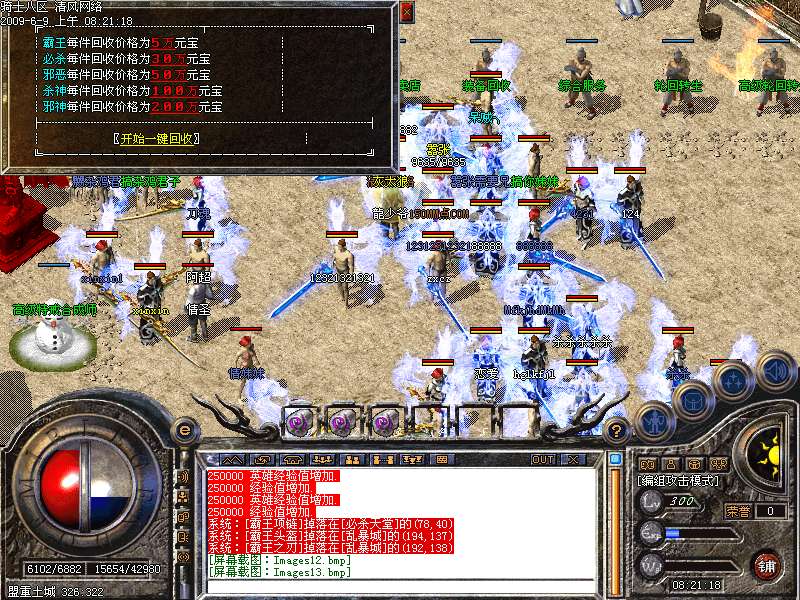
Task: Click the OUT button above chat
Action: (542, 459)
